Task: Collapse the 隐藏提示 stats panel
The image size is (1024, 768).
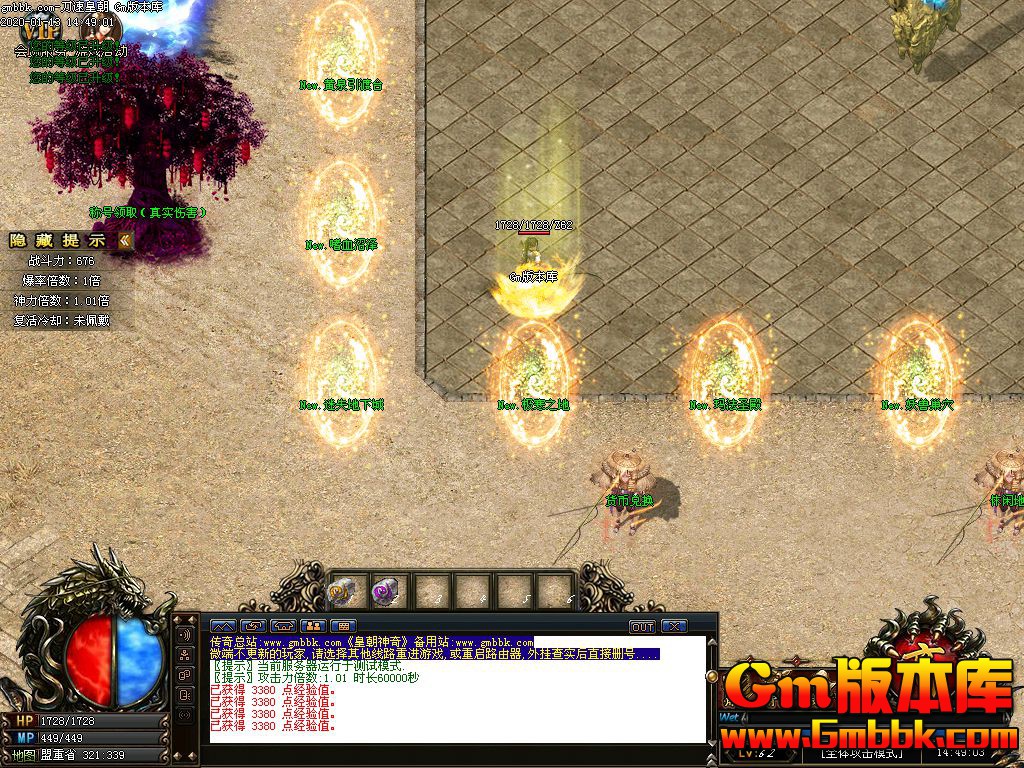Action: pyautogui.click(x=125, y=240)
